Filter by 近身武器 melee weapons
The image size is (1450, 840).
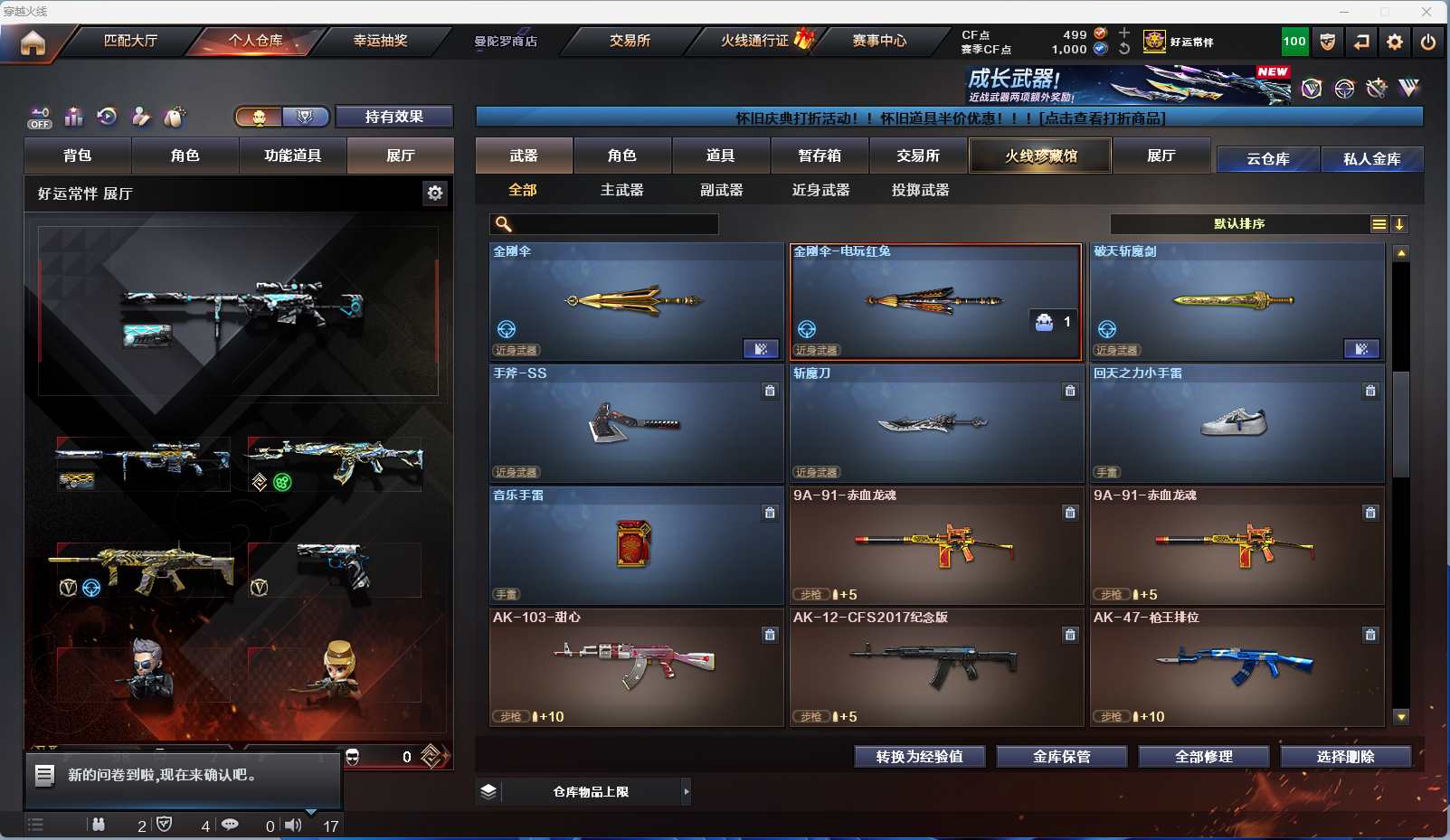point(820,190)
